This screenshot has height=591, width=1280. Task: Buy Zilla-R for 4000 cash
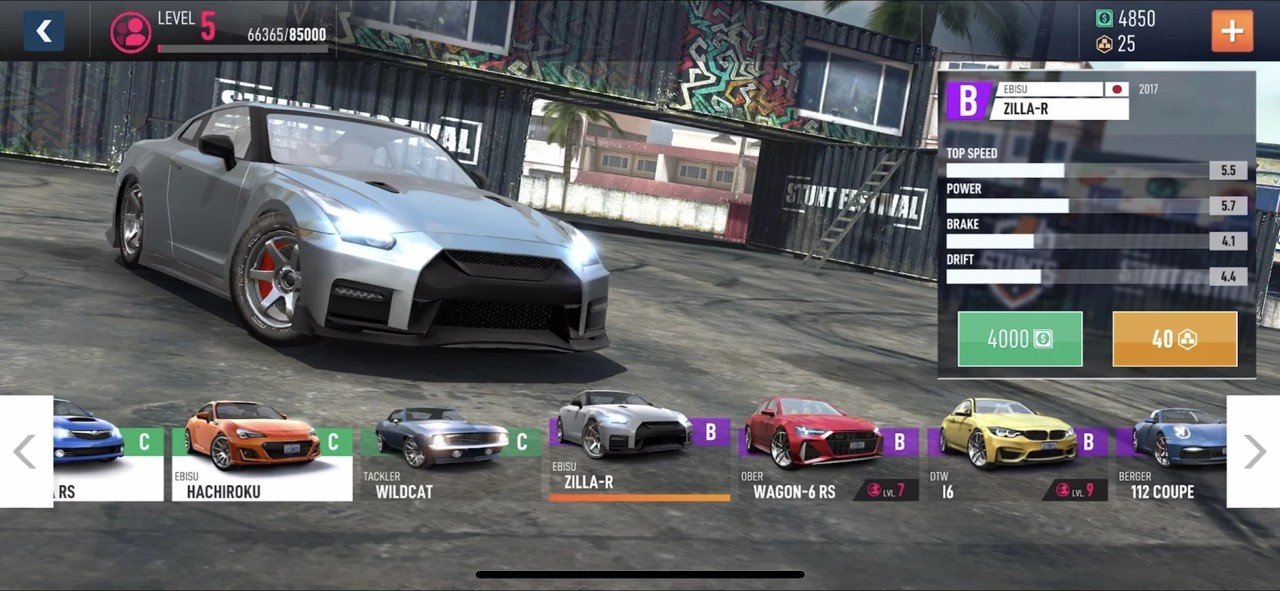[x=1019, y=339]
